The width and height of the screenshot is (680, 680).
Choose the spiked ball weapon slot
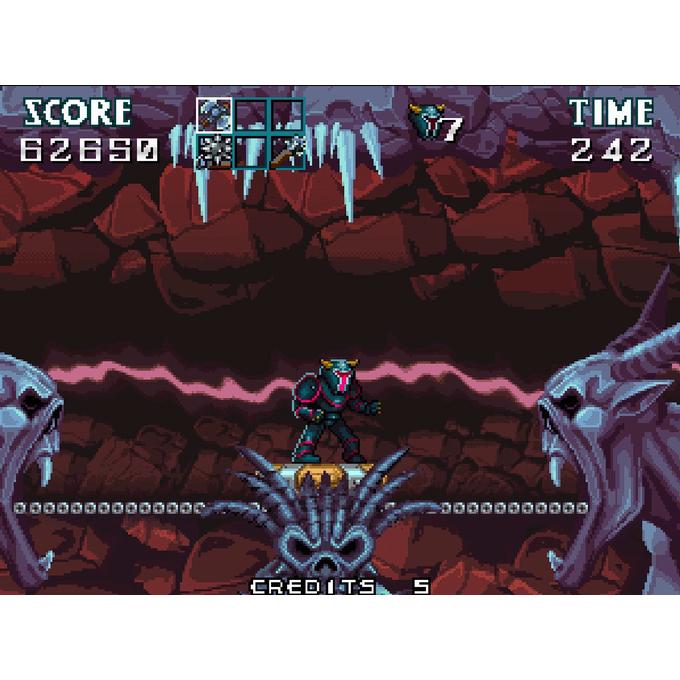pos(213,152)
